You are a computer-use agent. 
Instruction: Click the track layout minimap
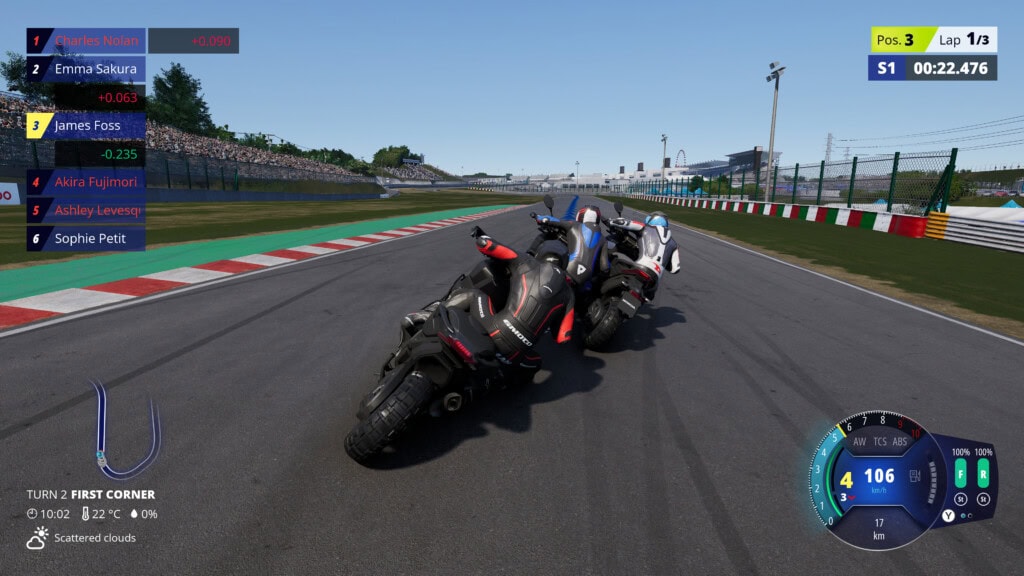click(125, 430)
